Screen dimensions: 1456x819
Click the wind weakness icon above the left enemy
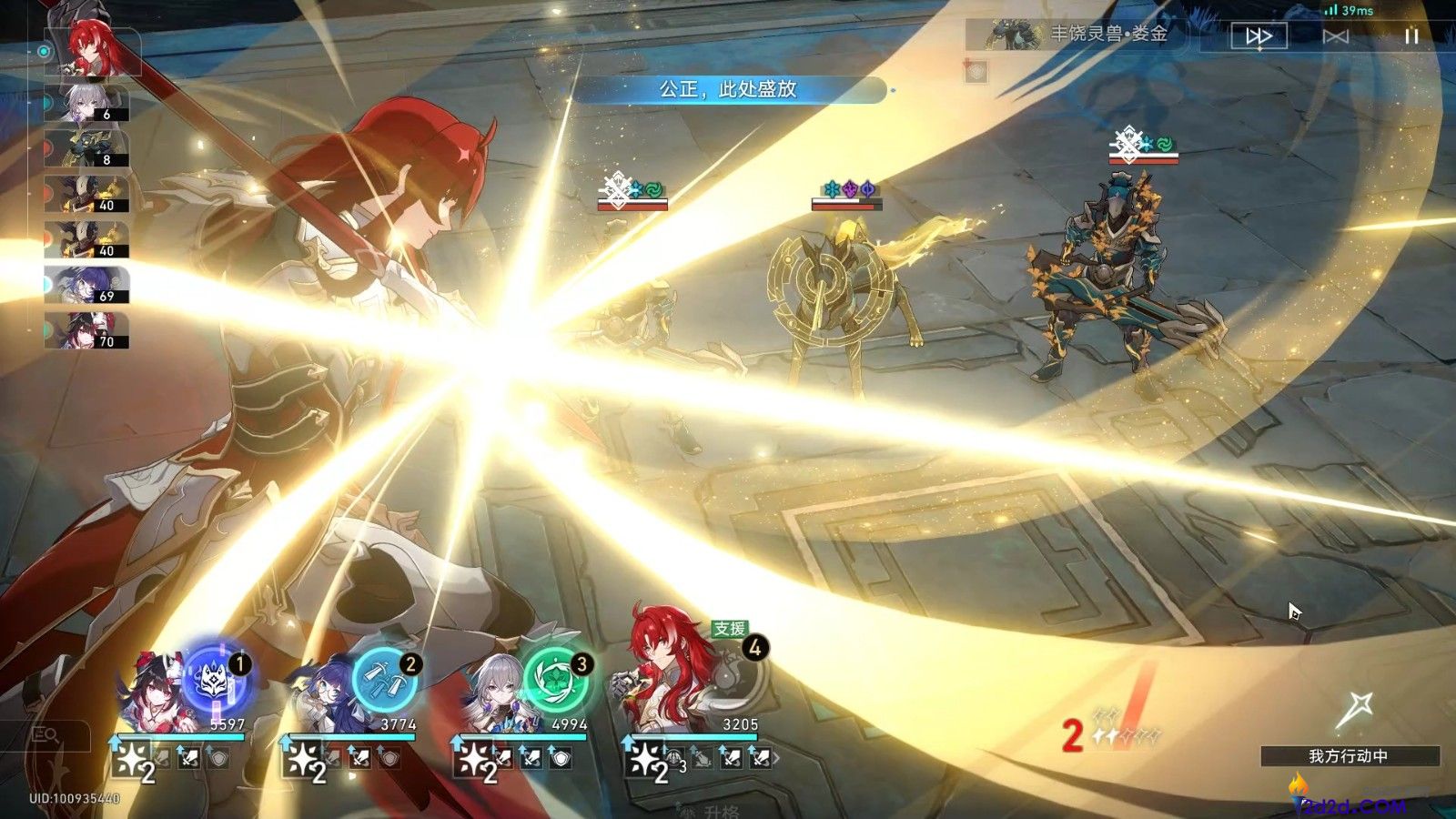[652, 189]
